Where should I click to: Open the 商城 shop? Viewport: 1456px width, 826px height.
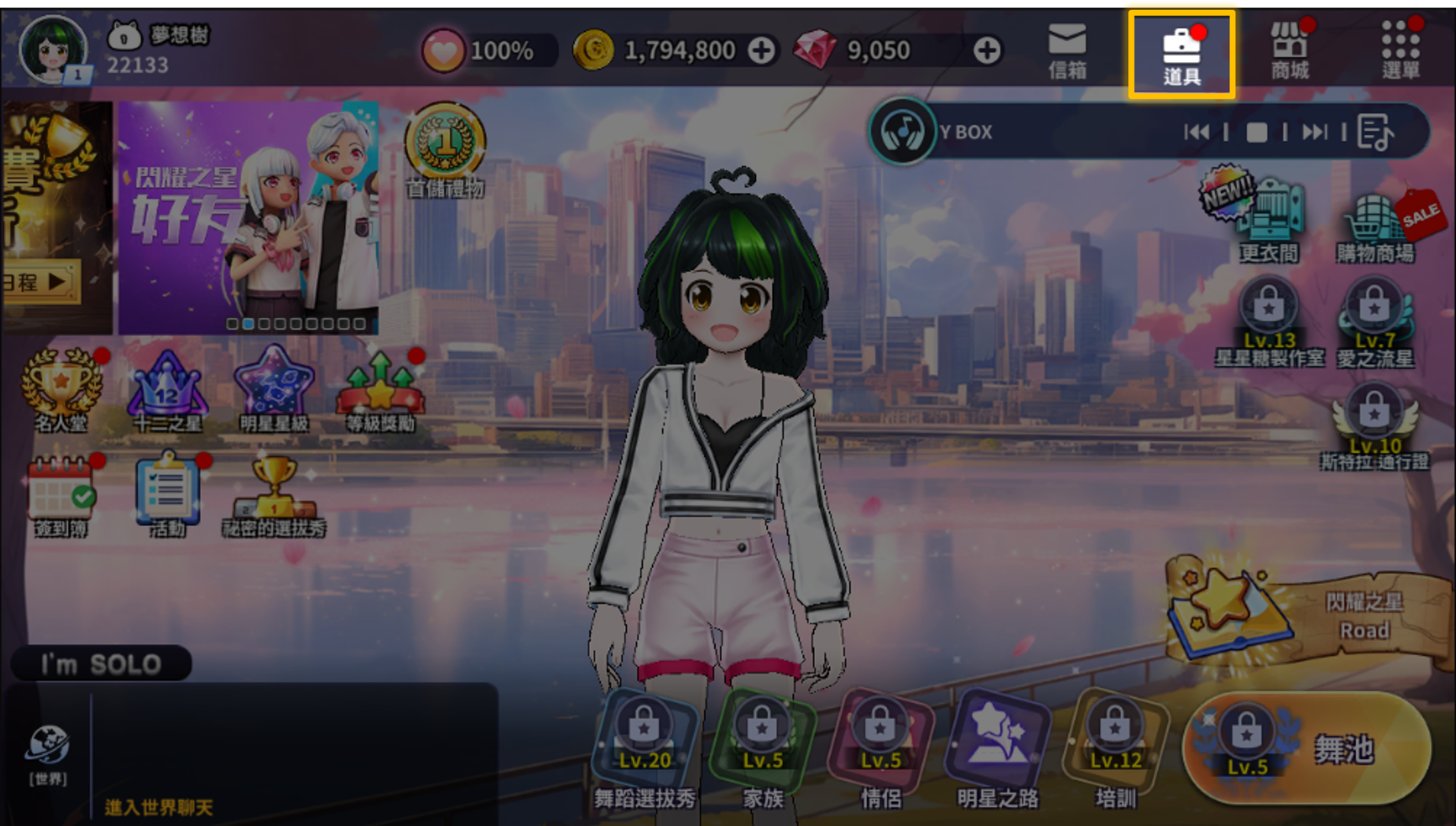pos(1290,52)
